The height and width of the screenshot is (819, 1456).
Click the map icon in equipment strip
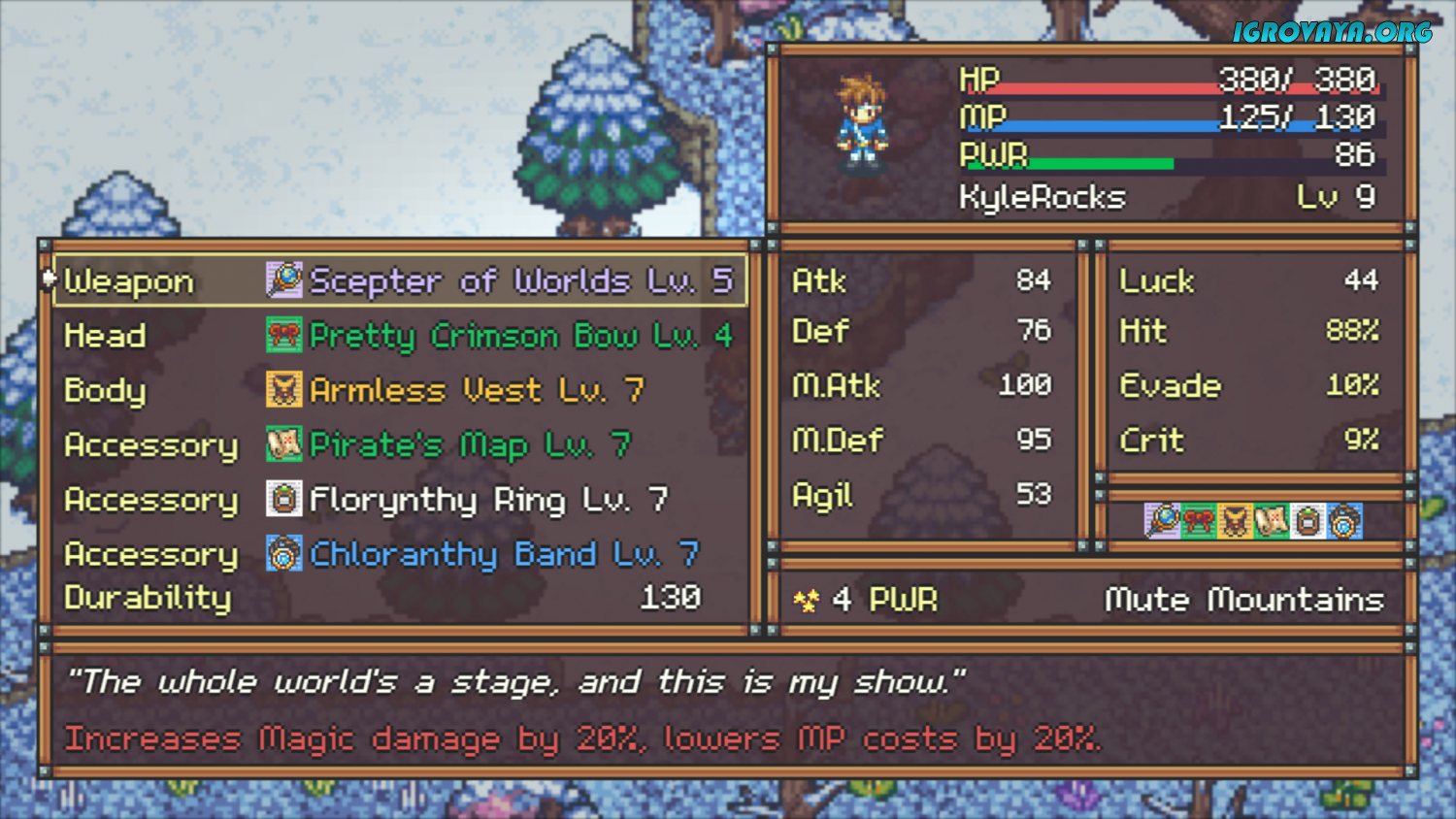[1272, 521]
